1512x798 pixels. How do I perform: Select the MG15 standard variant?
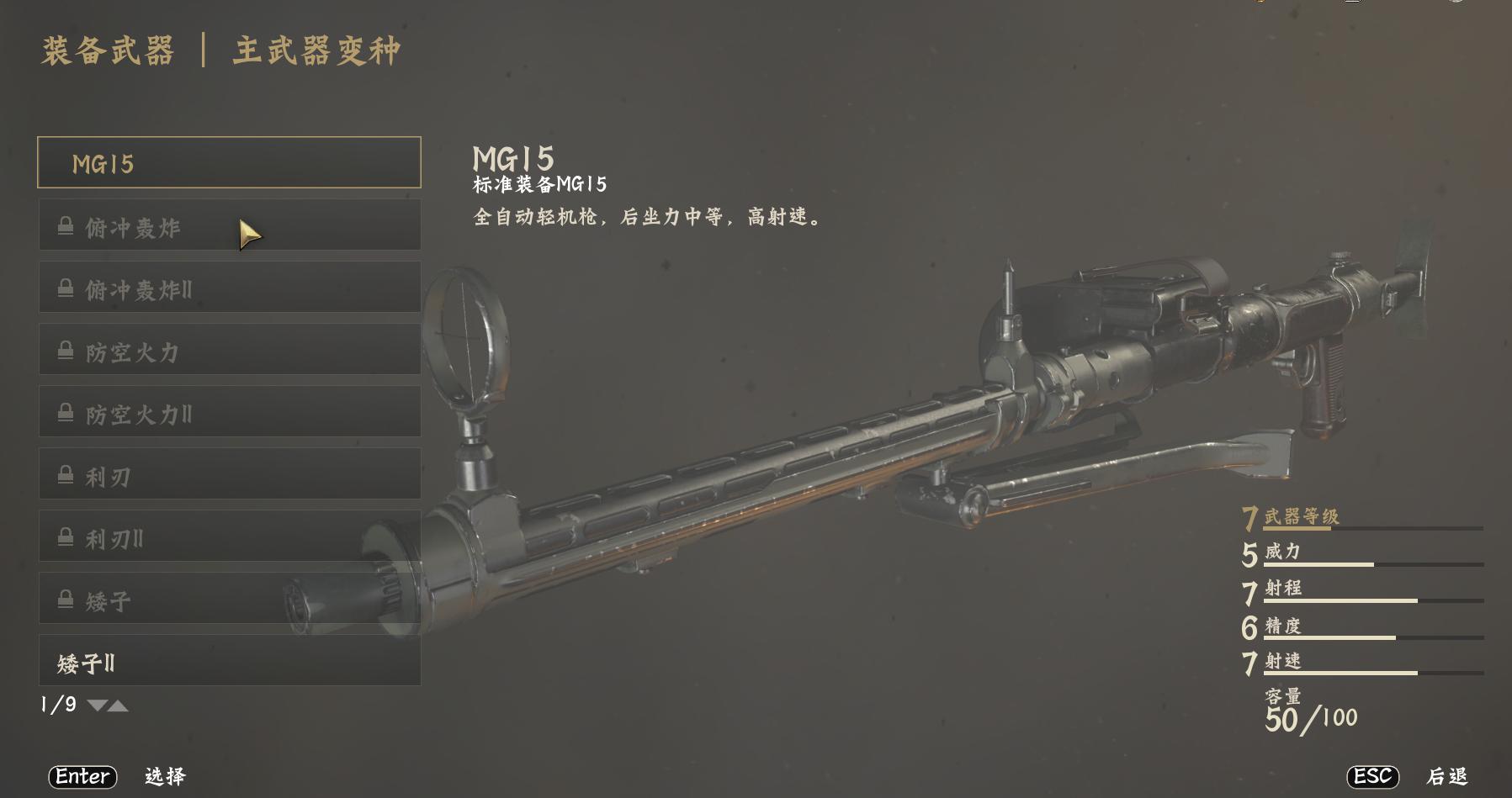229,162
